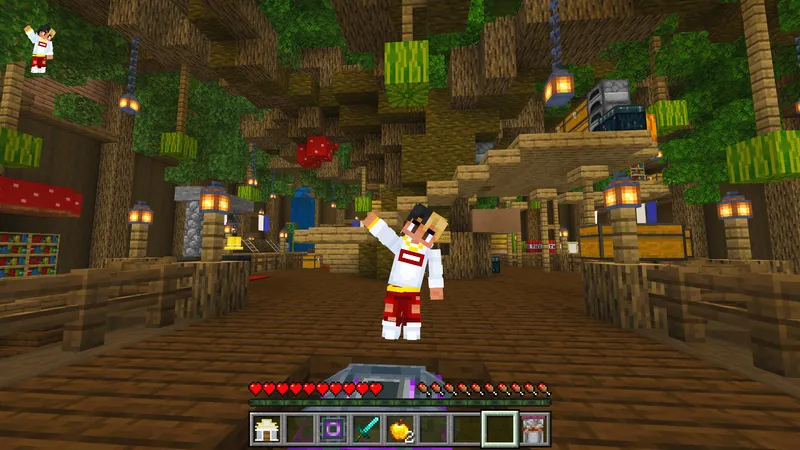Click the highlighted empty hotbar slot

pyautogui.click(x=499, y=429)
